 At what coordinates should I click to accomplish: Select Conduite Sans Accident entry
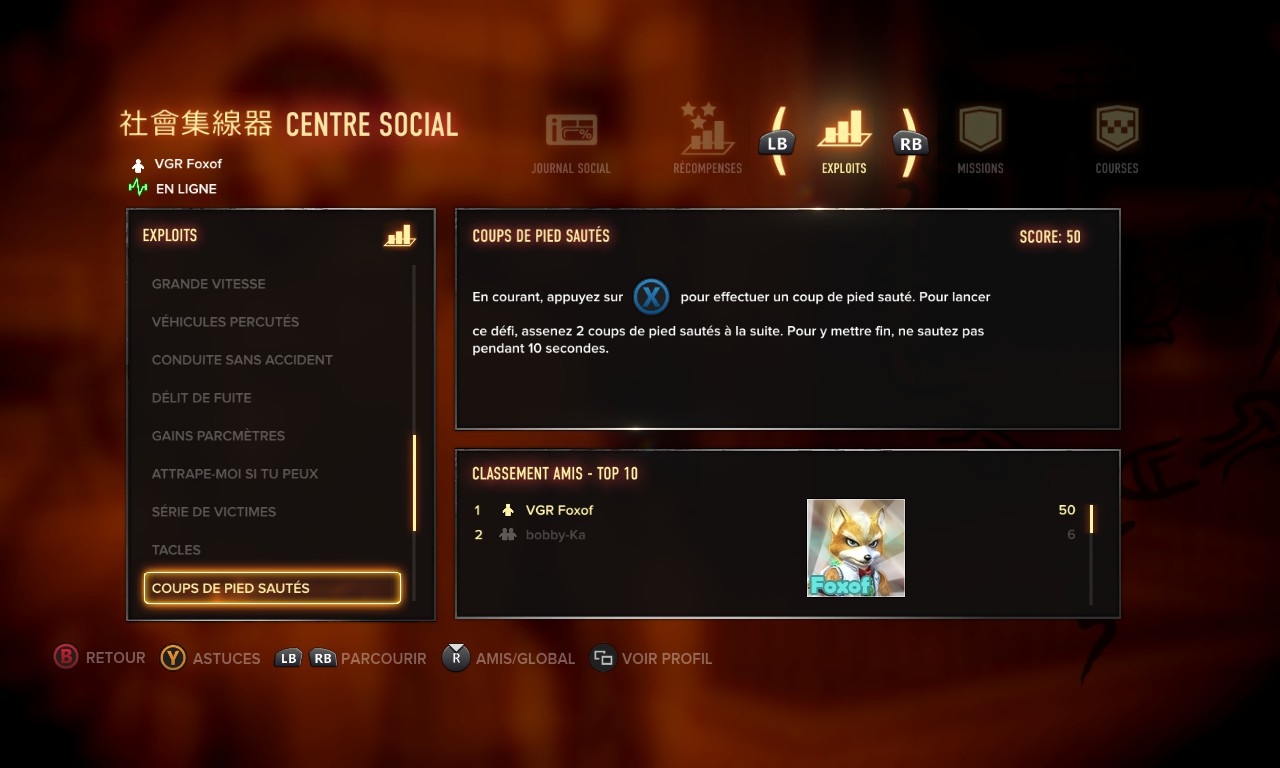tap(242, 360)
